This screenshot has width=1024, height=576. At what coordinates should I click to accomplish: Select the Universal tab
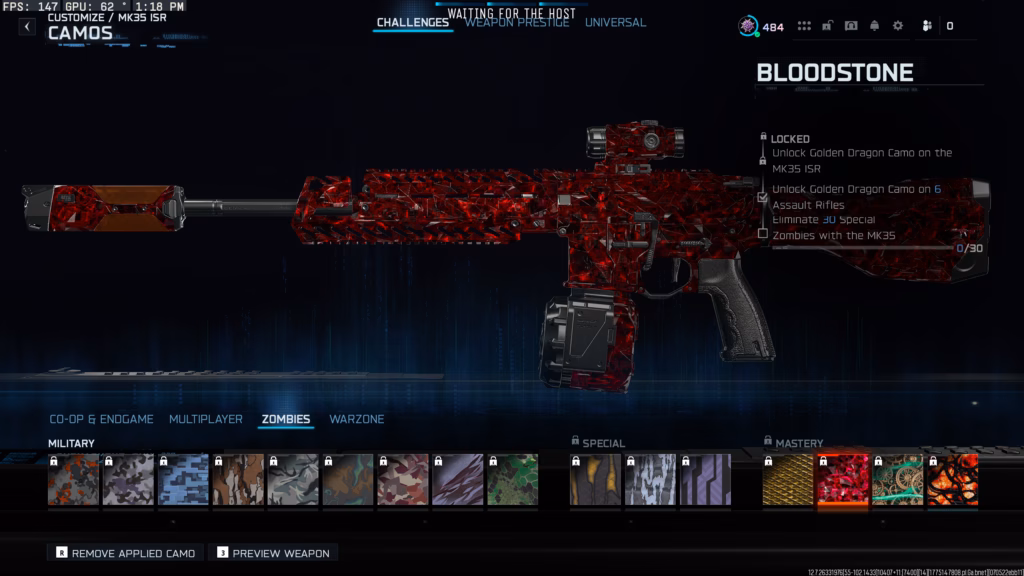[x=615, y=23]
